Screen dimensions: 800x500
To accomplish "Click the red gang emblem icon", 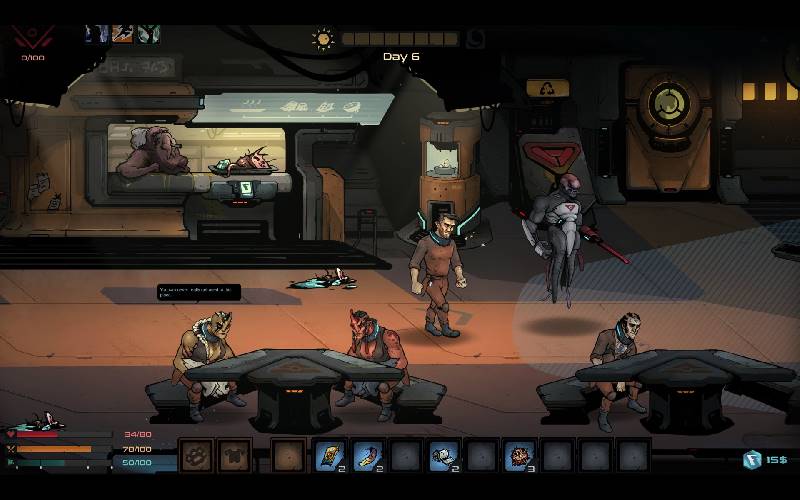I will (x=33, y=37).
